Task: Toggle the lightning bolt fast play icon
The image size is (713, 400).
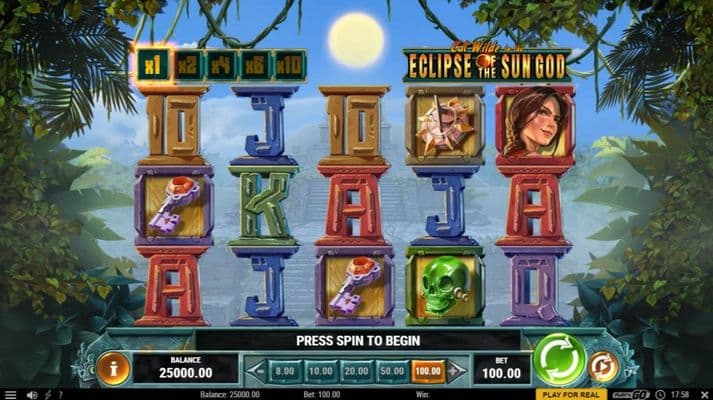Action: pyautogui.click(x=47, y=394)
